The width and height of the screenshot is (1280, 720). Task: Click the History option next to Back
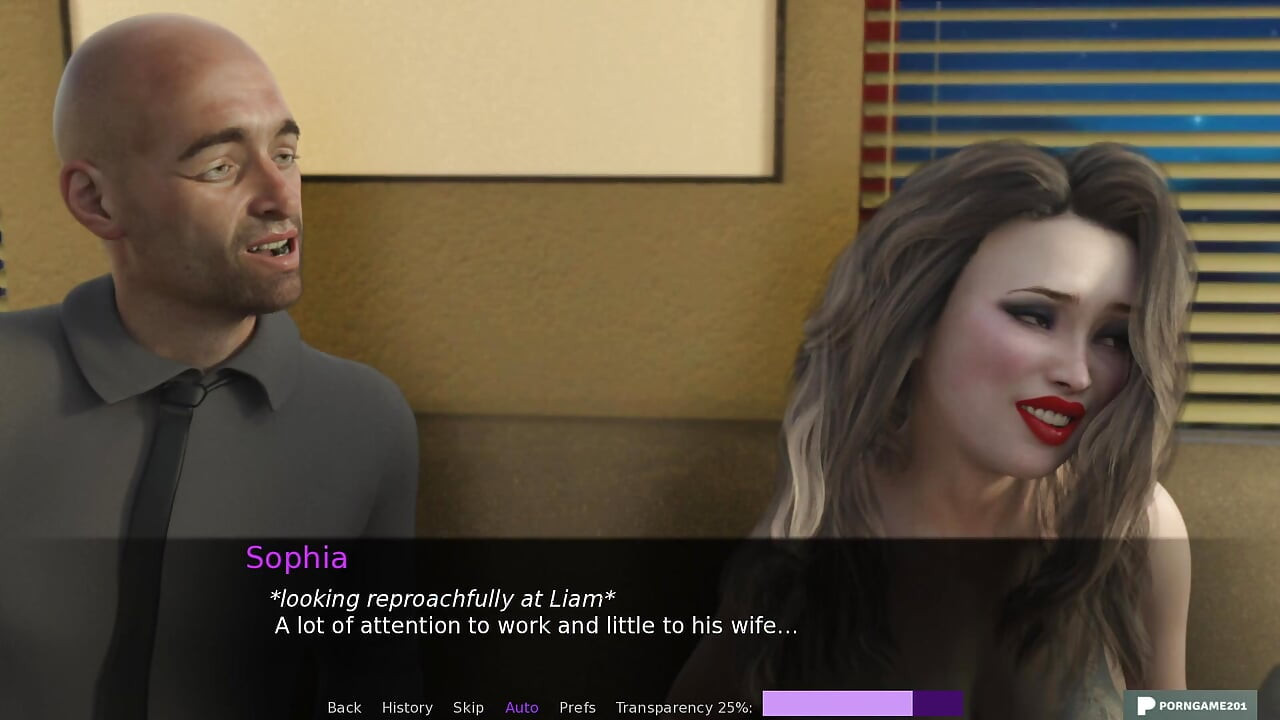407,707
